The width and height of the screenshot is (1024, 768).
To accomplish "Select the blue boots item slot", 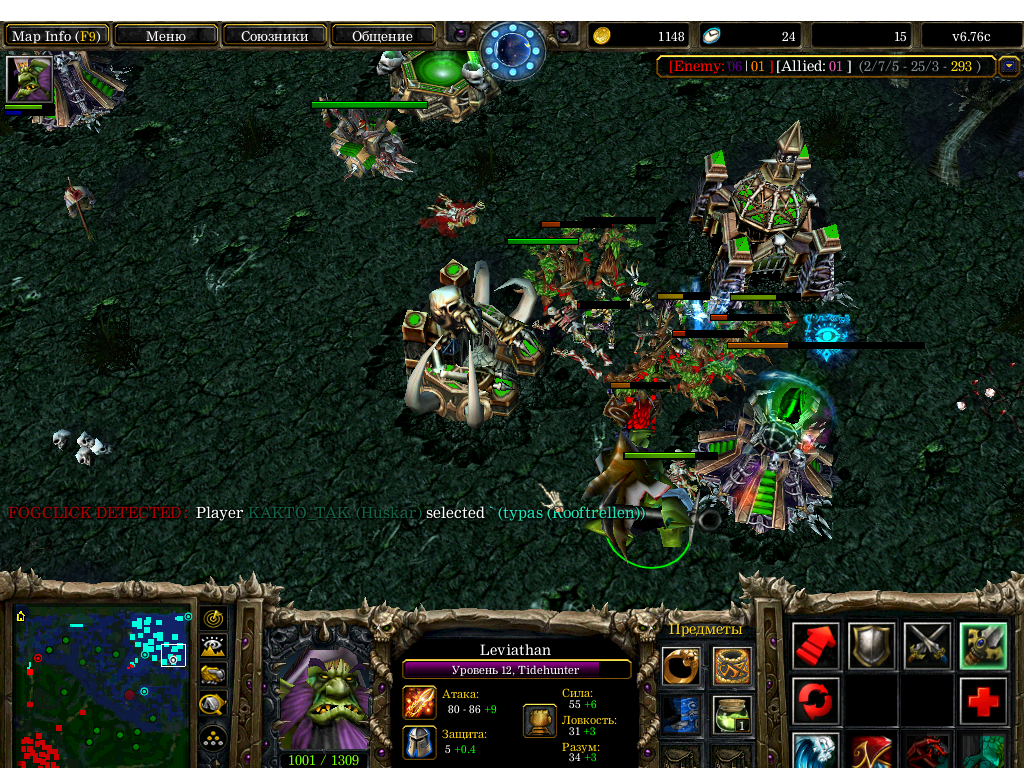I will pyautogui.click(x=680, y=715).
